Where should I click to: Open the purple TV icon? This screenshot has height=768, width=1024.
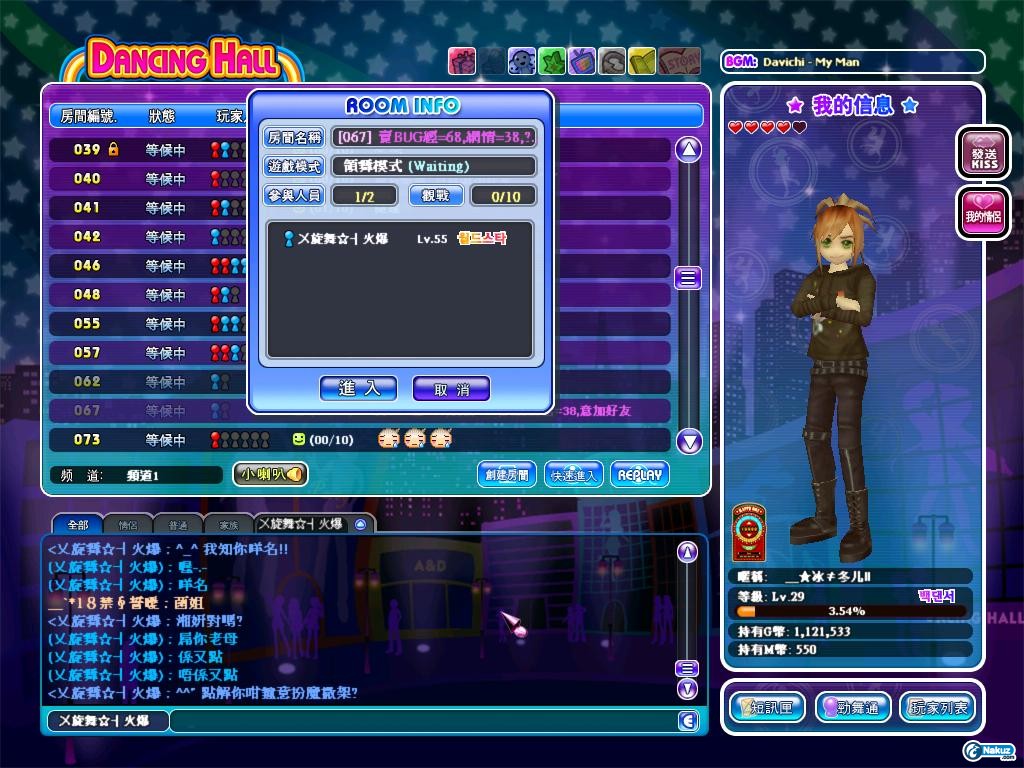[x=582, y=62]
